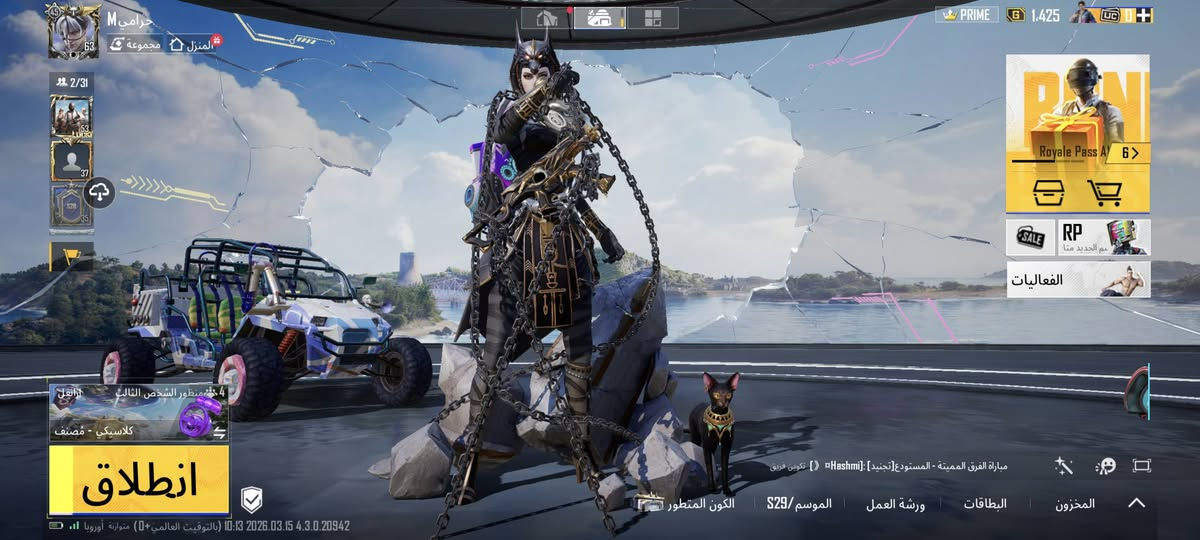Open the classic ranked mode selection panel

[x=139, y=412]
